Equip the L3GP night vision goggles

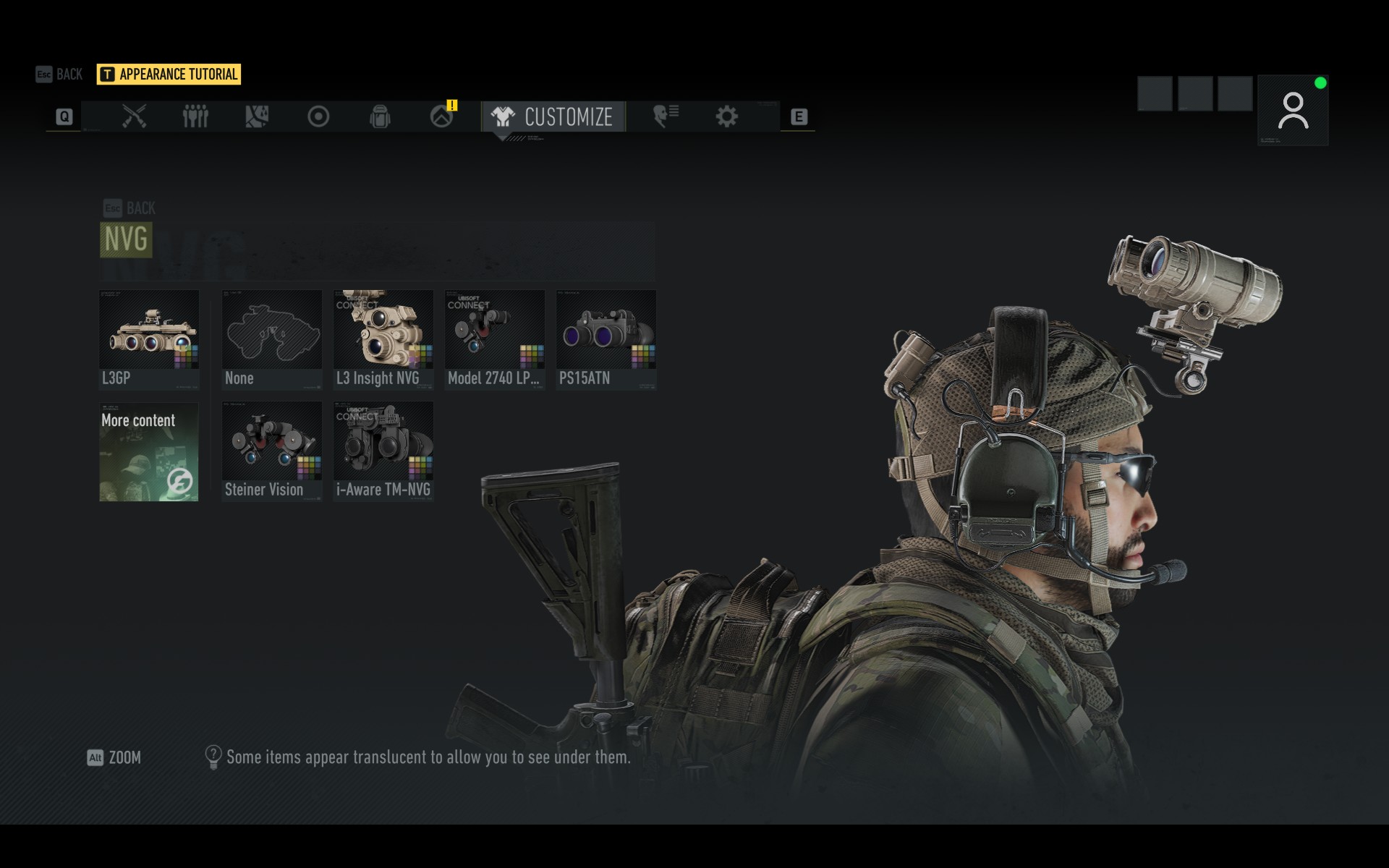[149, 339]
